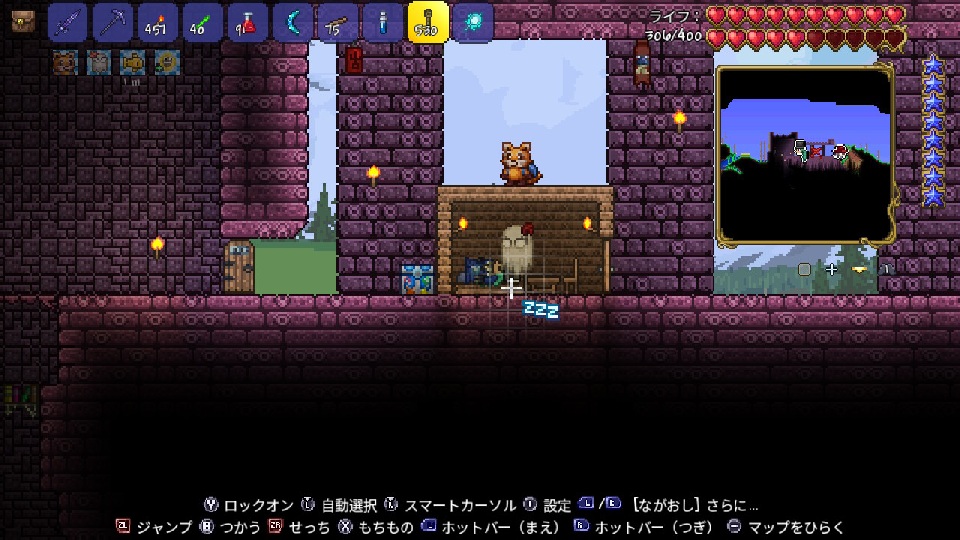Select the blue mana potion slot
The height and width of the screenshot is (540, 960).
383,22
